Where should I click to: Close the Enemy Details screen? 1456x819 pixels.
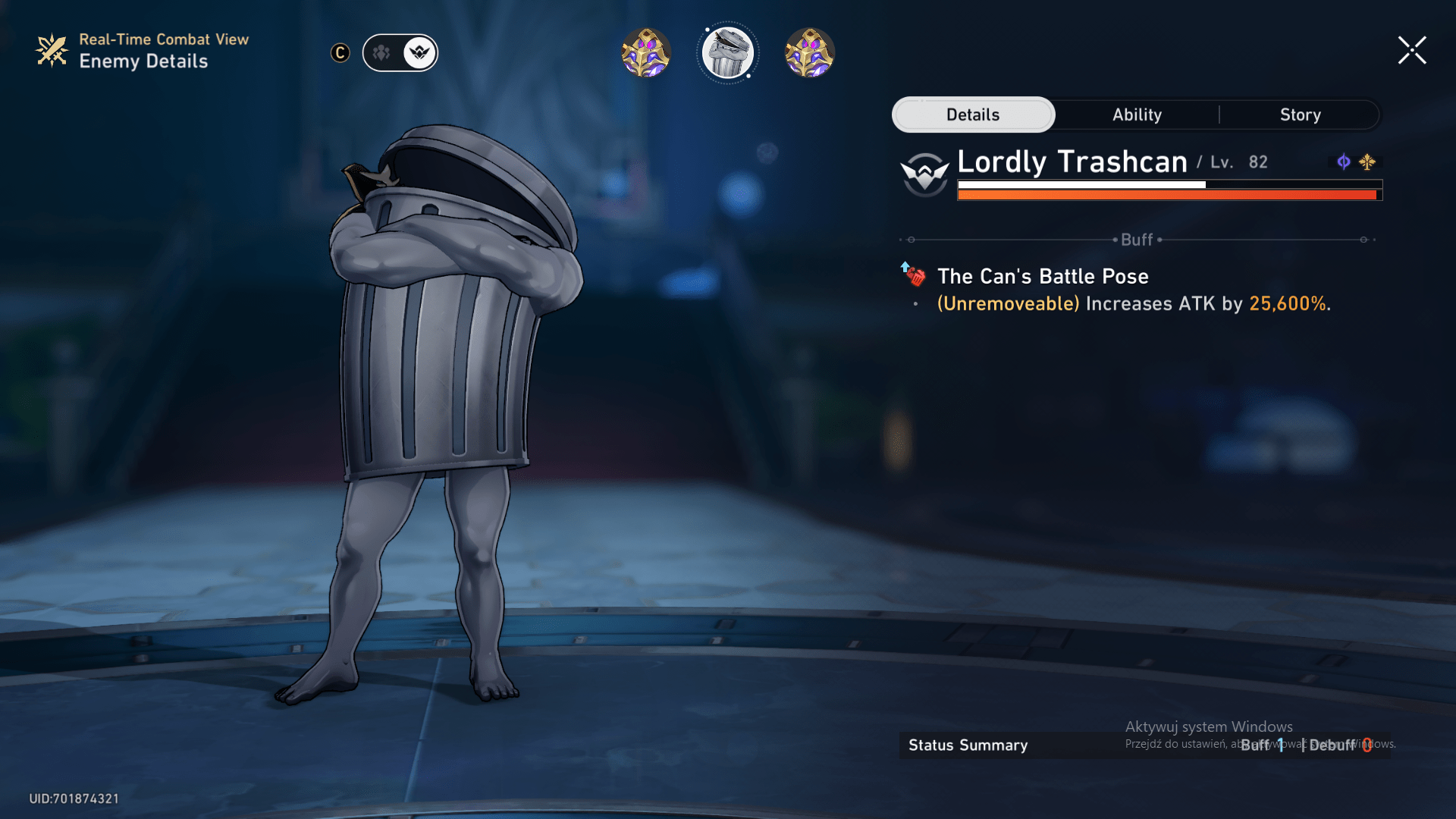[1412, 51]
